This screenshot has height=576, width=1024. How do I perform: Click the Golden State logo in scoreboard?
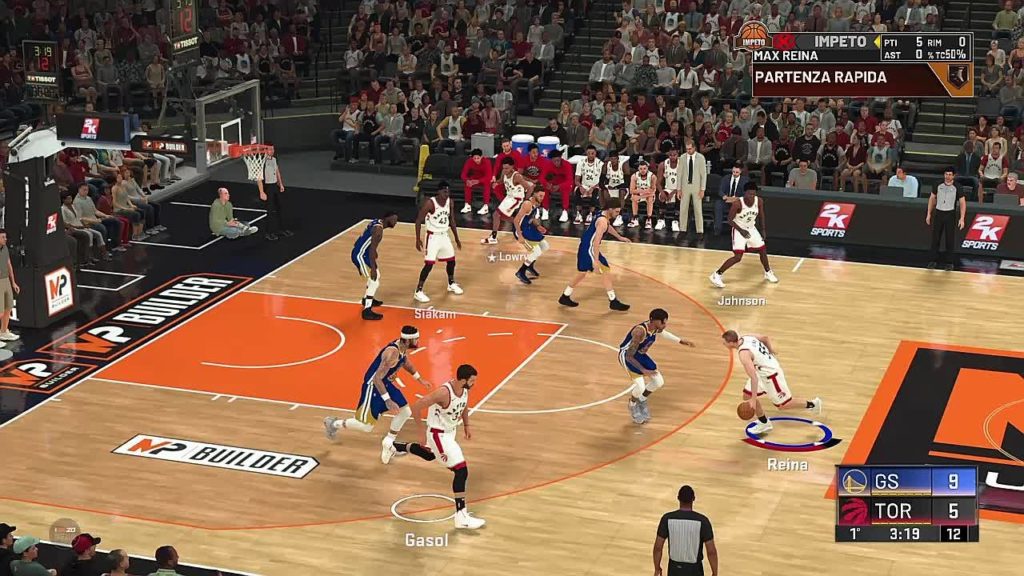click(x=853, y=481)
